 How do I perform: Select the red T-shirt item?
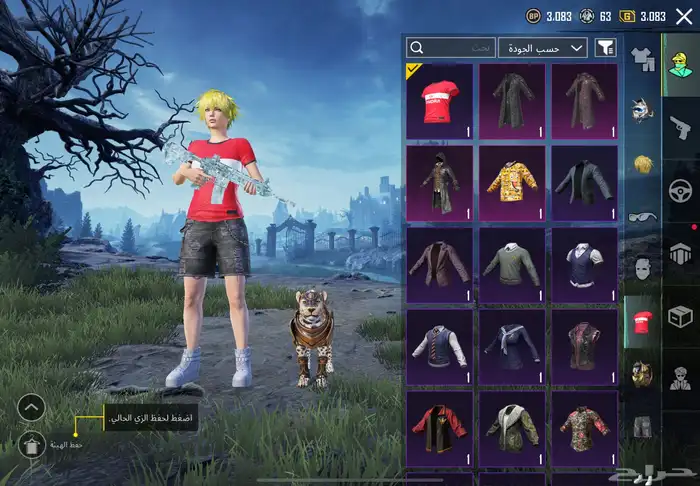[x=440, y=101]
